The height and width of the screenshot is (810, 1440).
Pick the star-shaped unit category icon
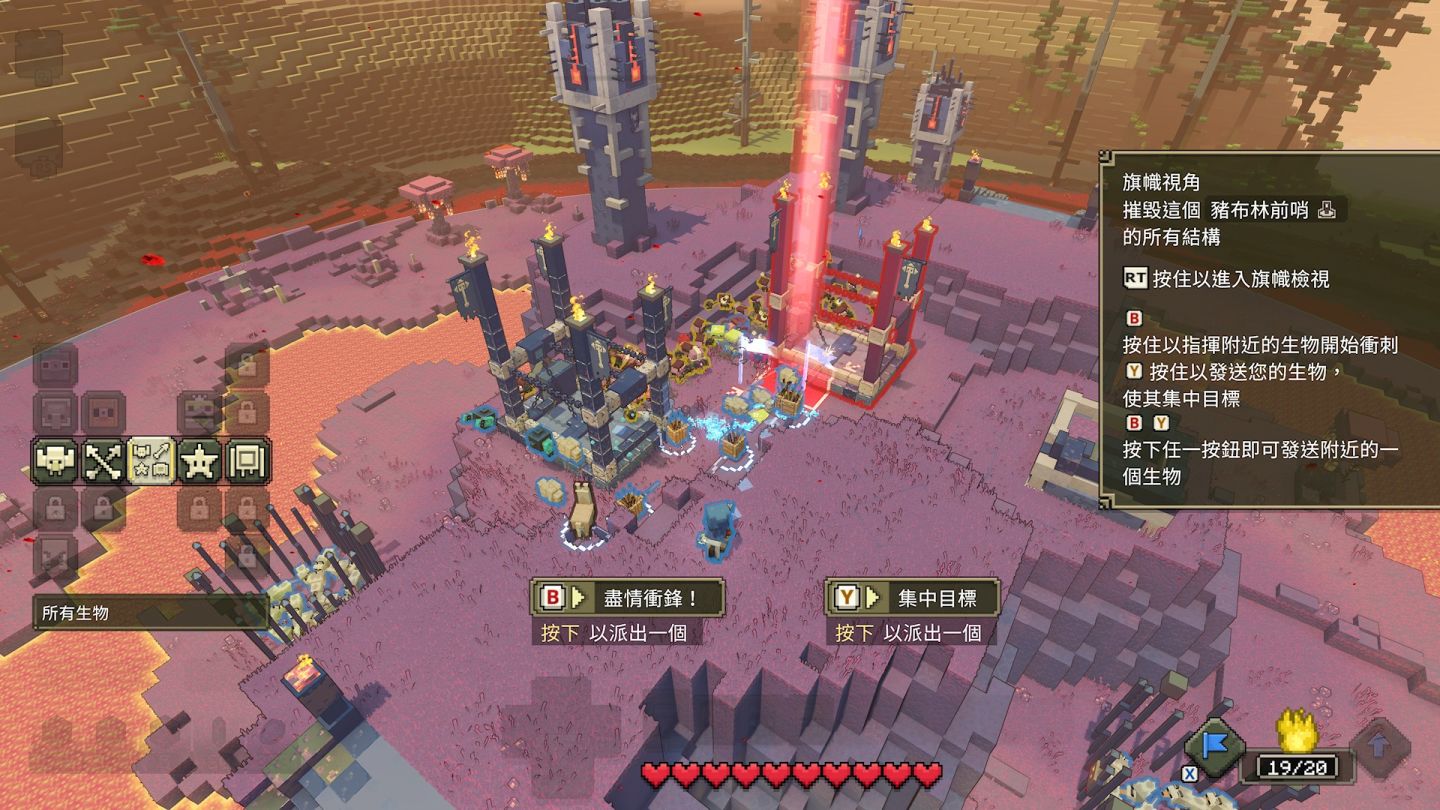199,461
